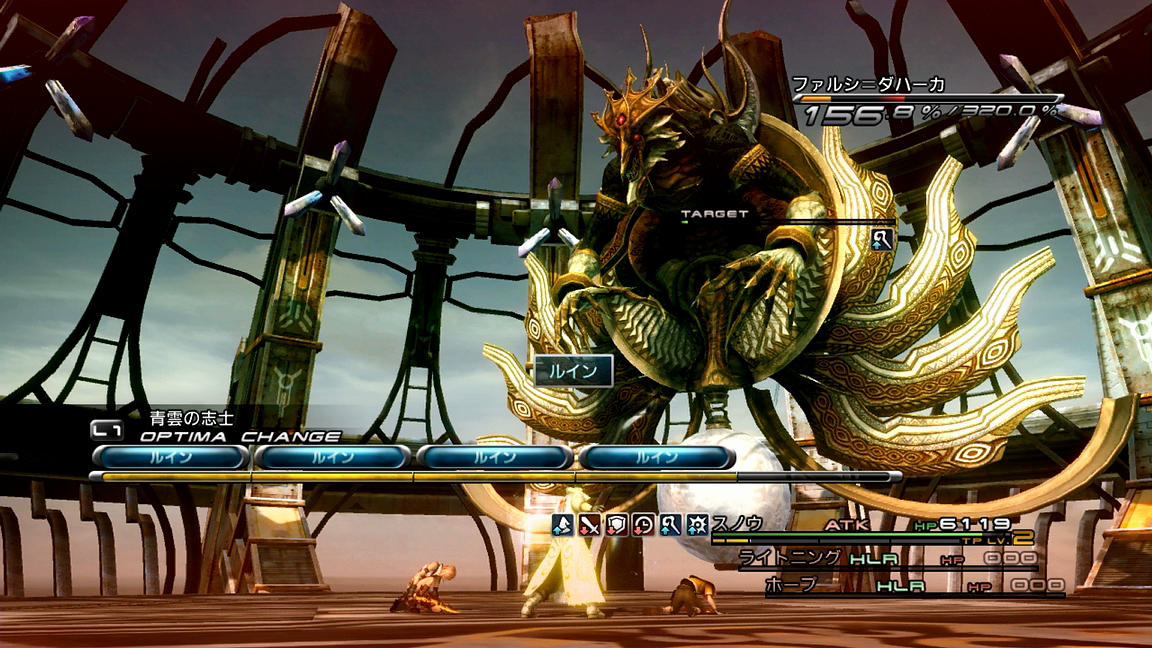Inspect the clock slow debuff icon

[x=644, y=523]
